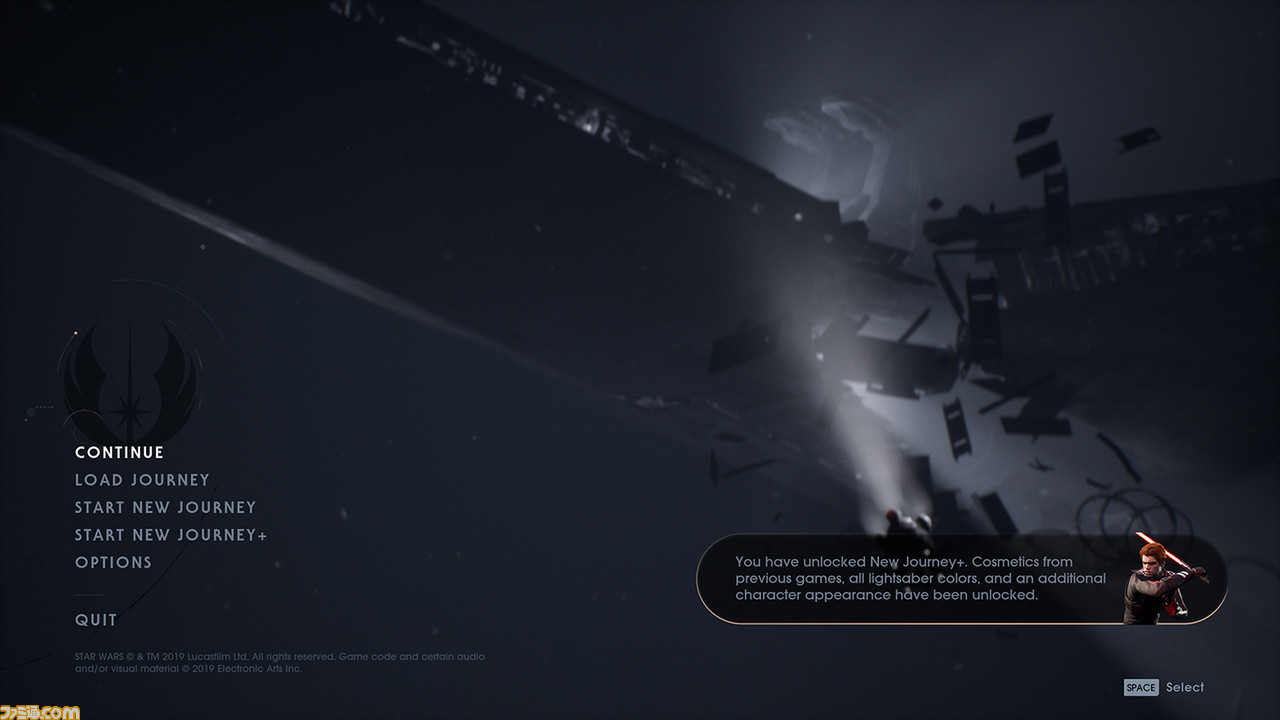
Task: Click the New Journey+ unlocked notification
Action: pyautogui.click(x=960, y=579)
